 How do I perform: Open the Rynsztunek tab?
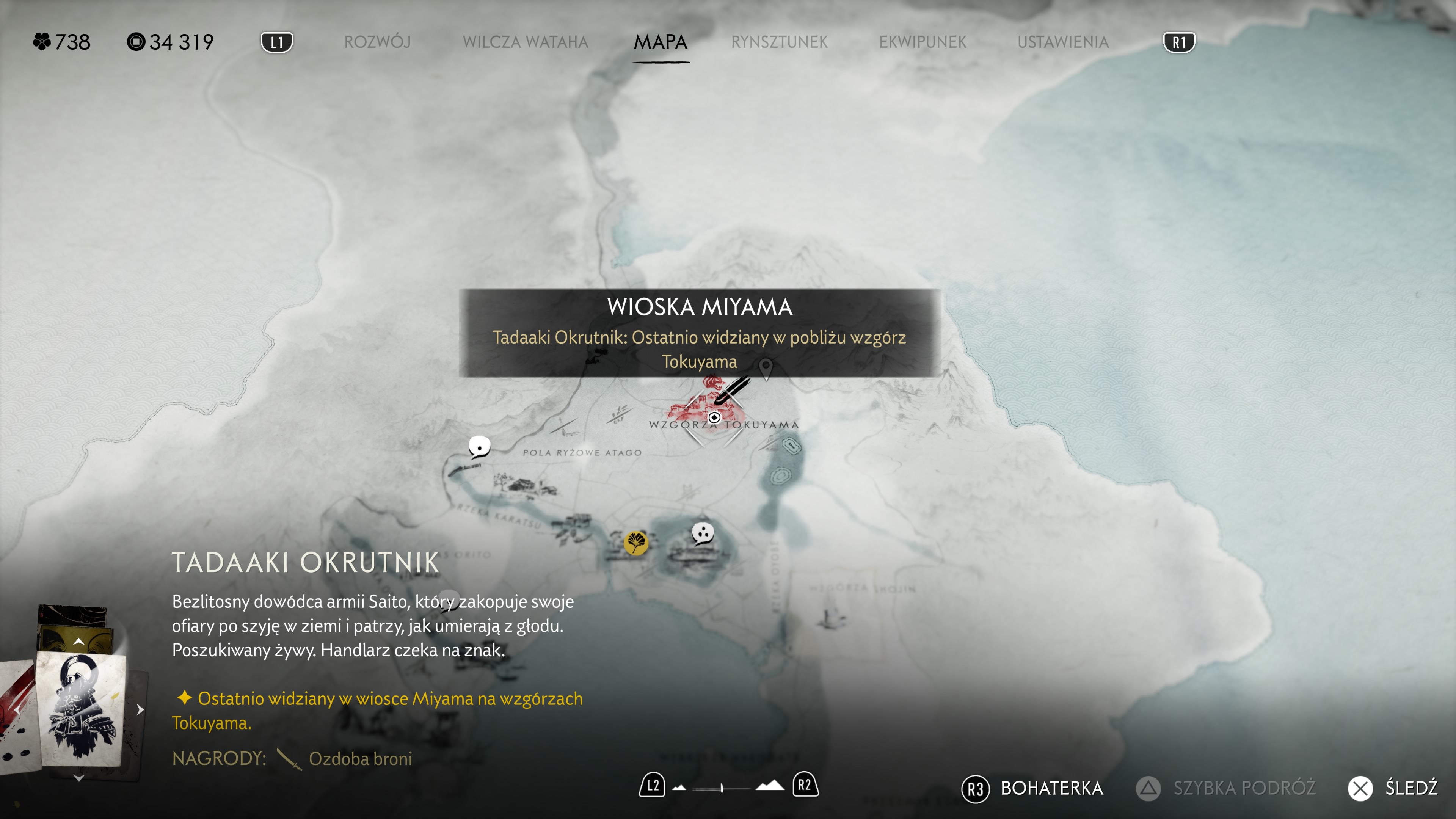(x=779, y=42)
